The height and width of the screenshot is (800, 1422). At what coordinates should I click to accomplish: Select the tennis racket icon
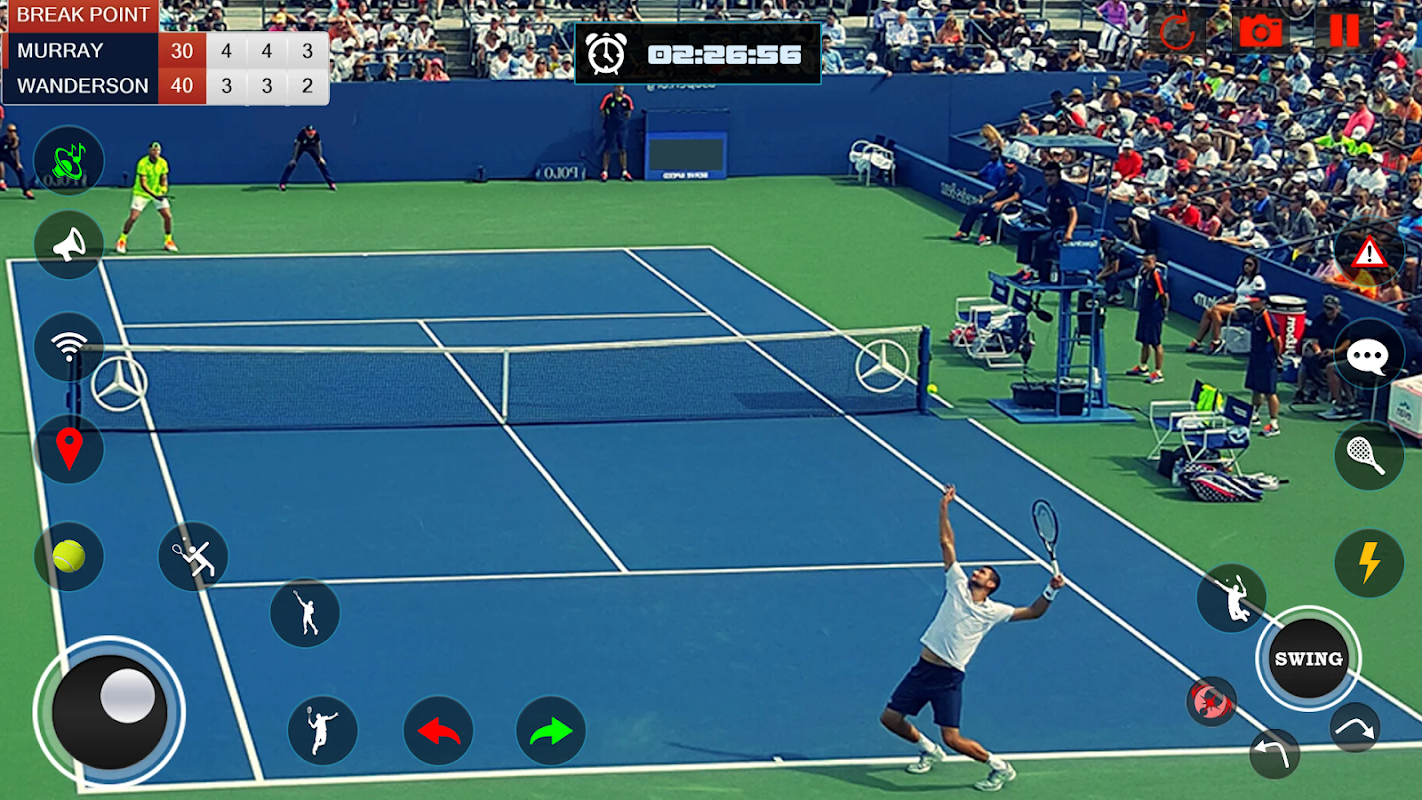pyautogui.click(x=1368, y=456)
